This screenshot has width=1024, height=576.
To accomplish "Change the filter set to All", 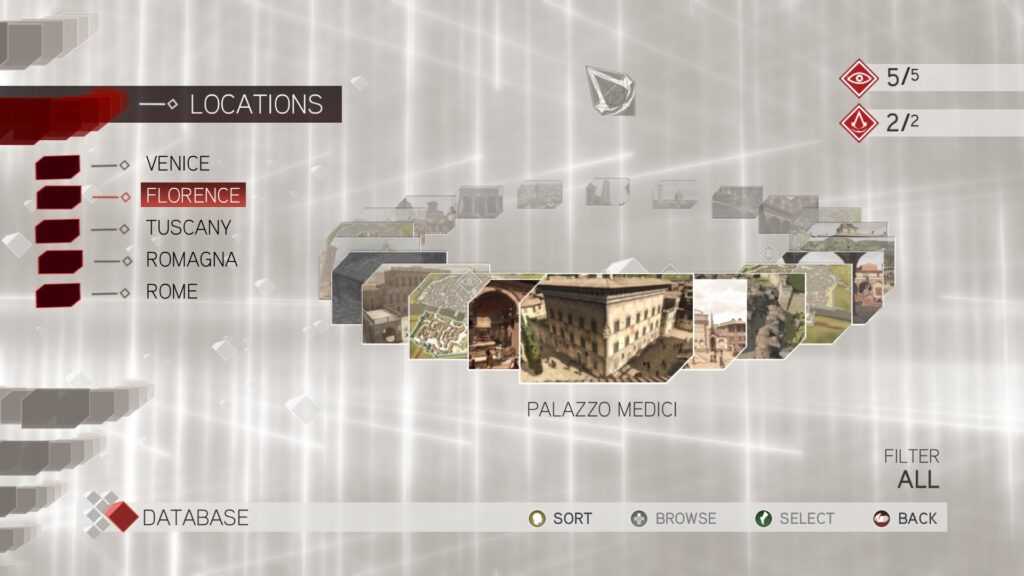I will pos(917,479).
